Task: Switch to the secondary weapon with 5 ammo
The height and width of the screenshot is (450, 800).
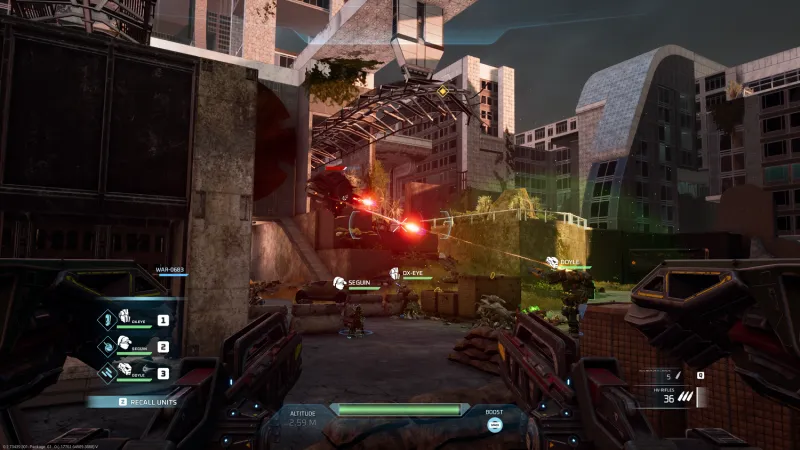Action: click(x=670, y=376)
